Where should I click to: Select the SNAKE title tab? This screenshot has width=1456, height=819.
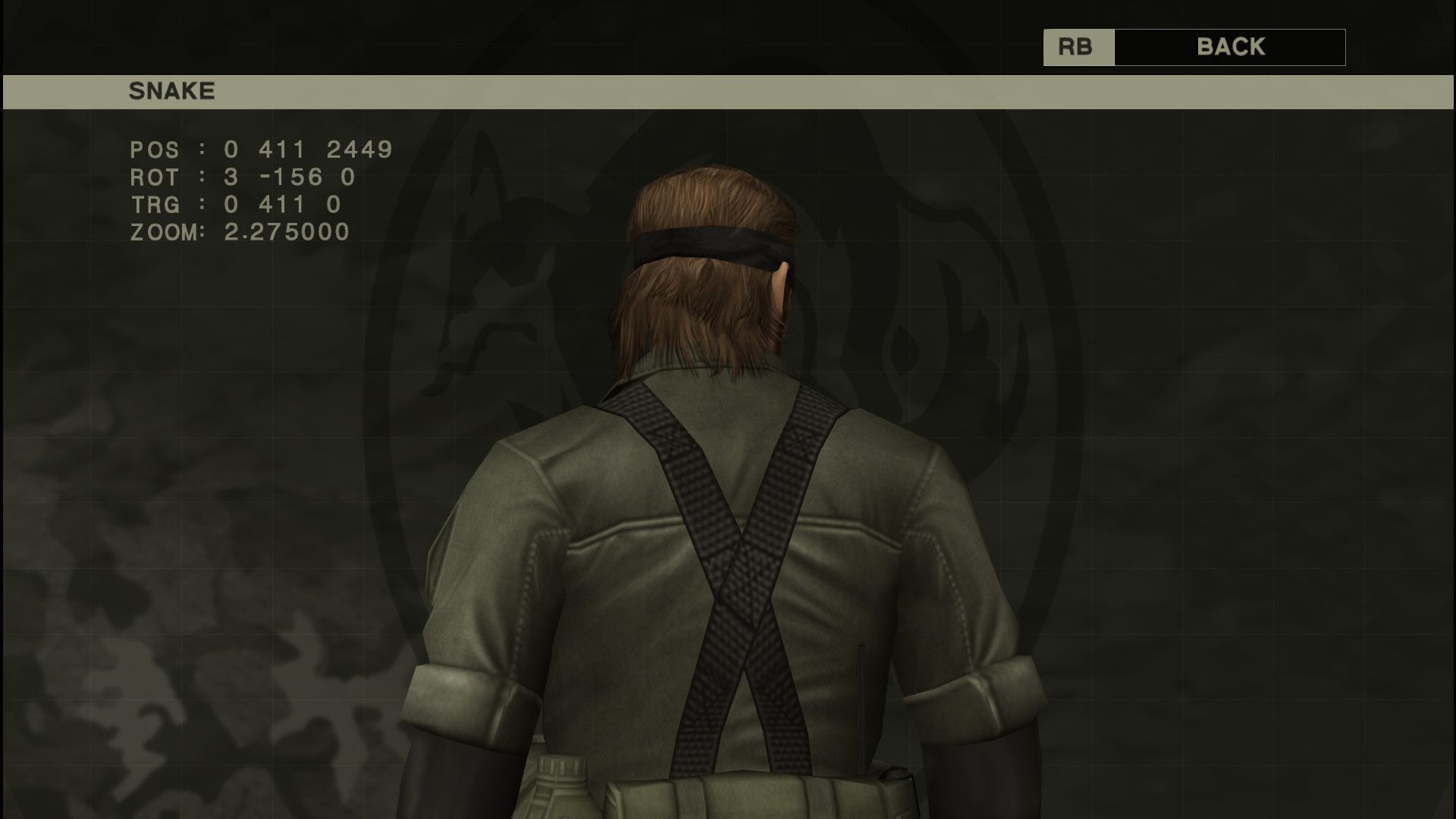(x=172, y=91)
